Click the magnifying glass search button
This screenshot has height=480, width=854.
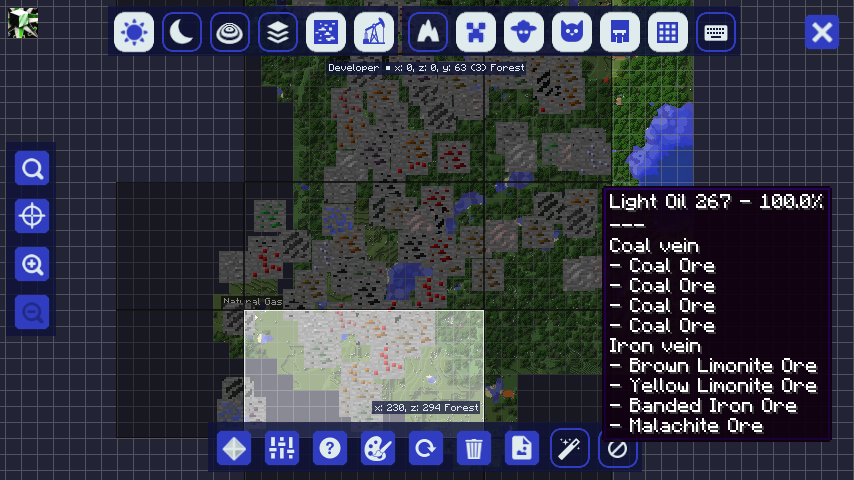coord(33,168)
